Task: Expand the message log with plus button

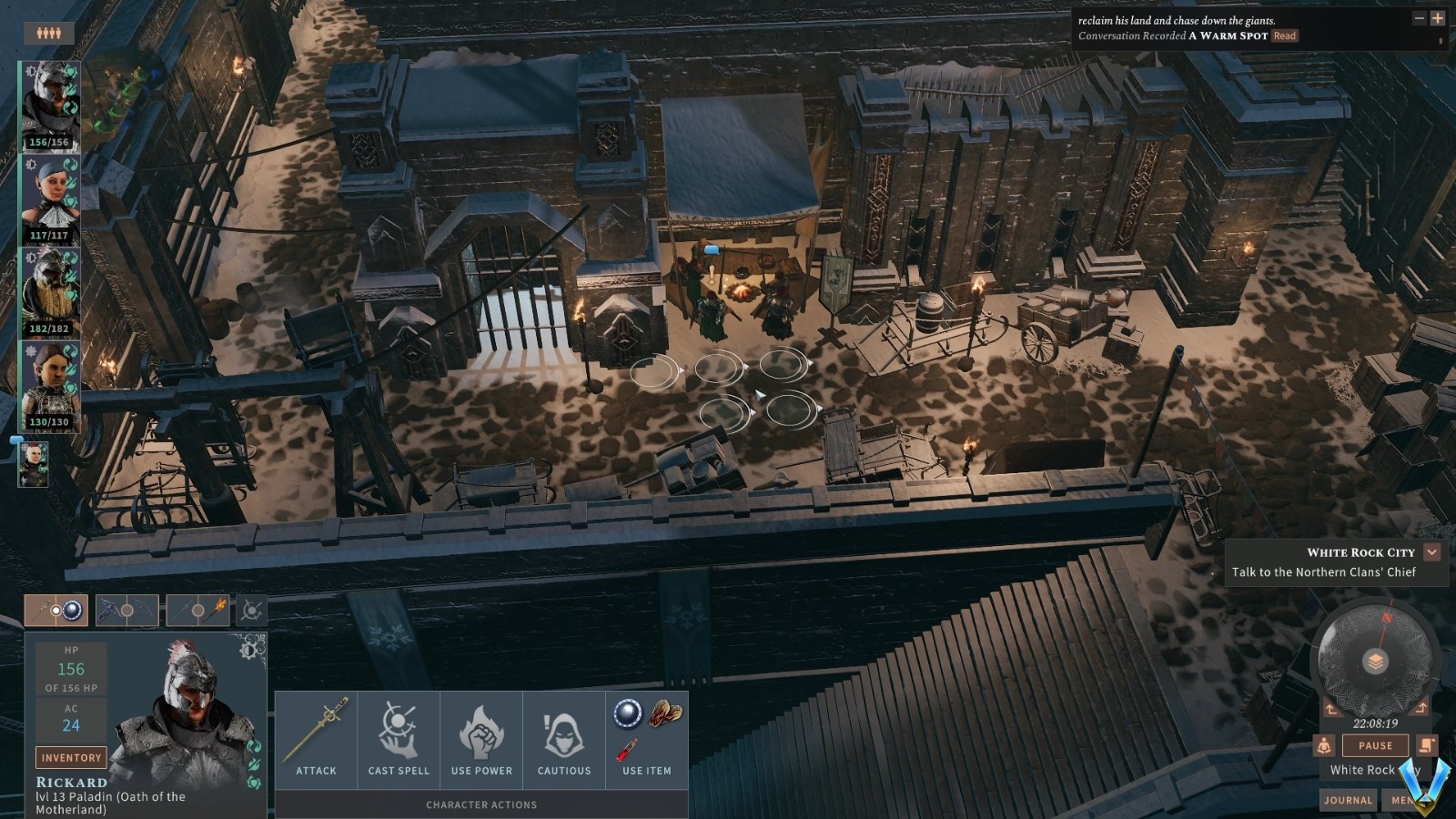Action: [x=1438, y=18]
